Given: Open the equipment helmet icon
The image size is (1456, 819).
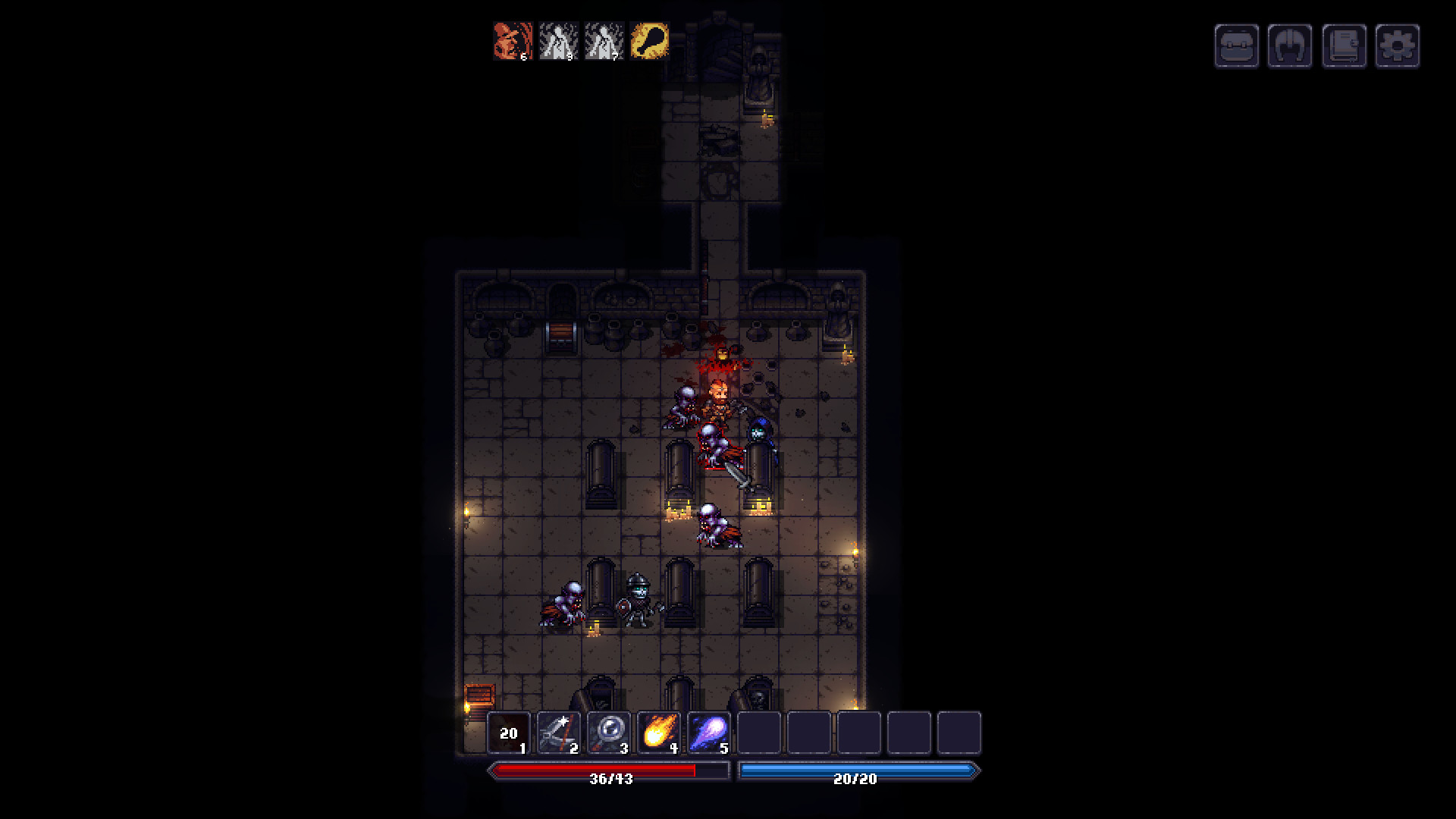Looking at the screenshot, I should (1290, 45).
